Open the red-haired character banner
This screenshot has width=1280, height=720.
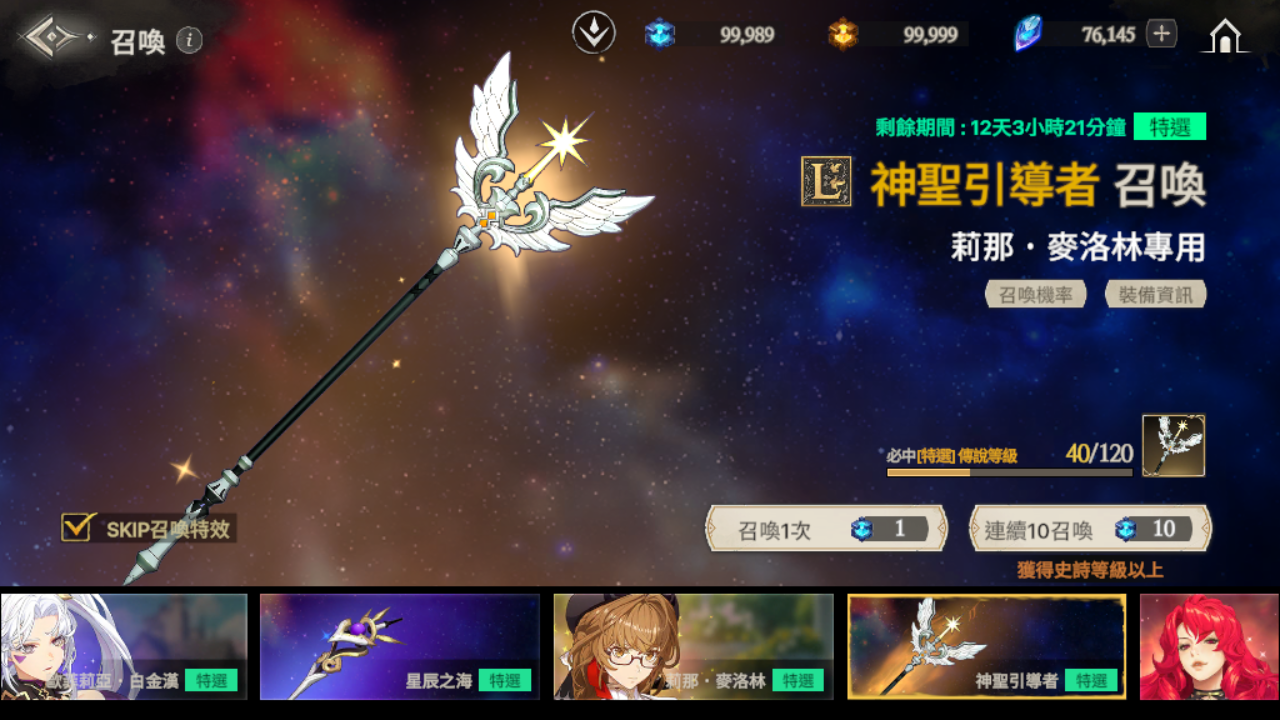1209,646
